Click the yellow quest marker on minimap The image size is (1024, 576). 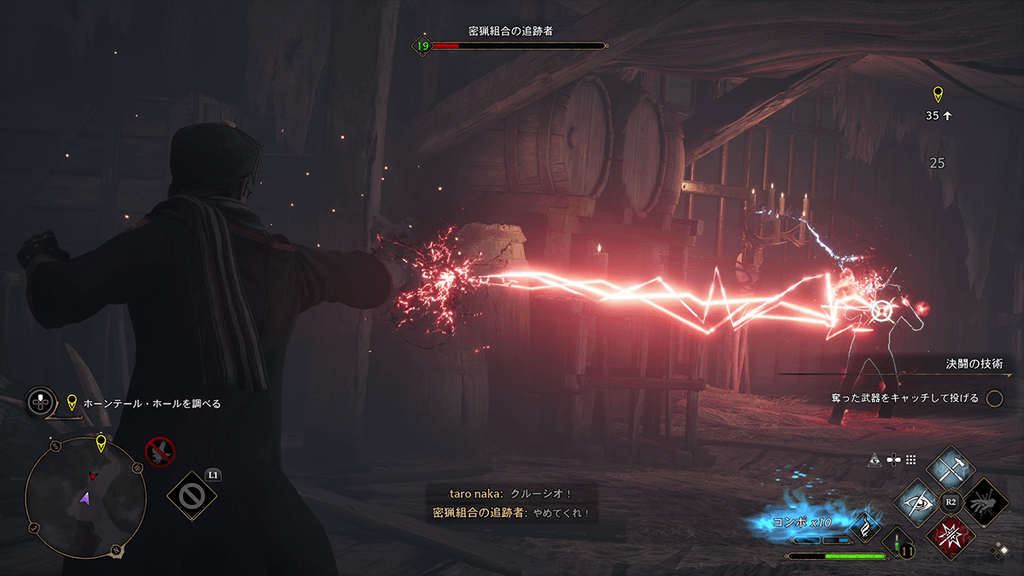pyautogui.click(x=101, y=443)
